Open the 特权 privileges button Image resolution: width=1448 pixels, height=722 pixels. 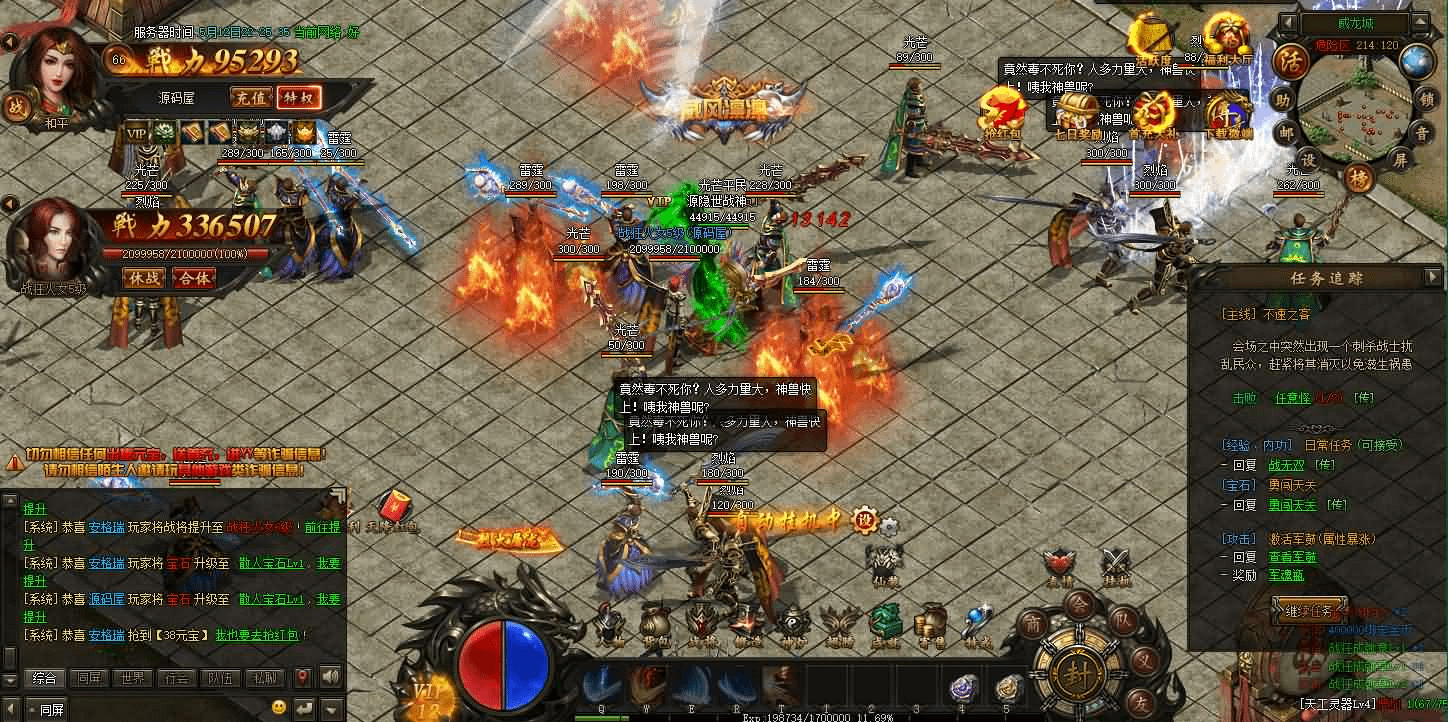click(x=298, y=97)
